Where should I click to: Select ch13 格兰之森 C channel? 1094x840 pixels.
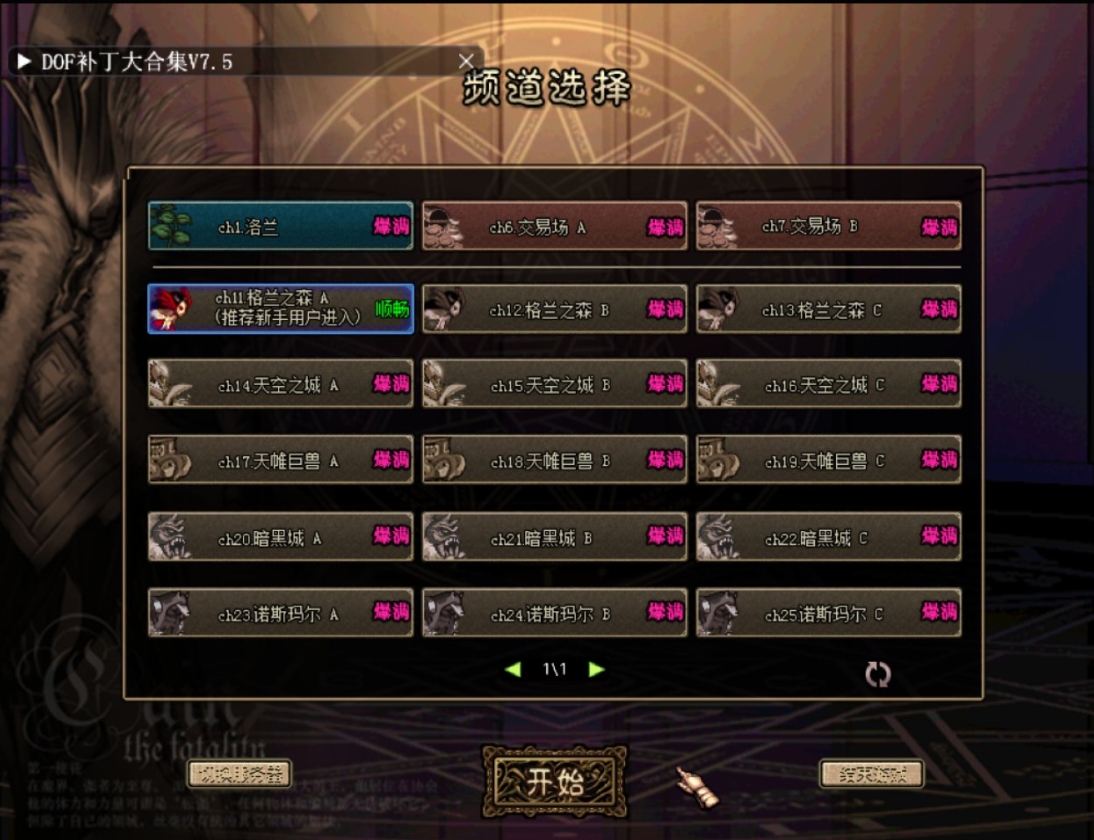click(x=828, y=309)
